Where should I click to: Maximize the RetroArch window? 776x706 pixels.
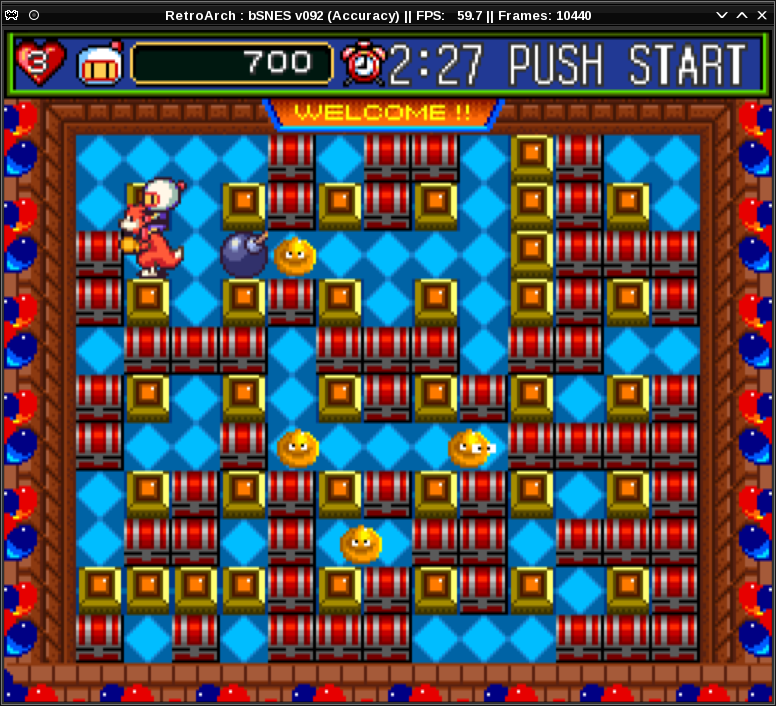742,15
